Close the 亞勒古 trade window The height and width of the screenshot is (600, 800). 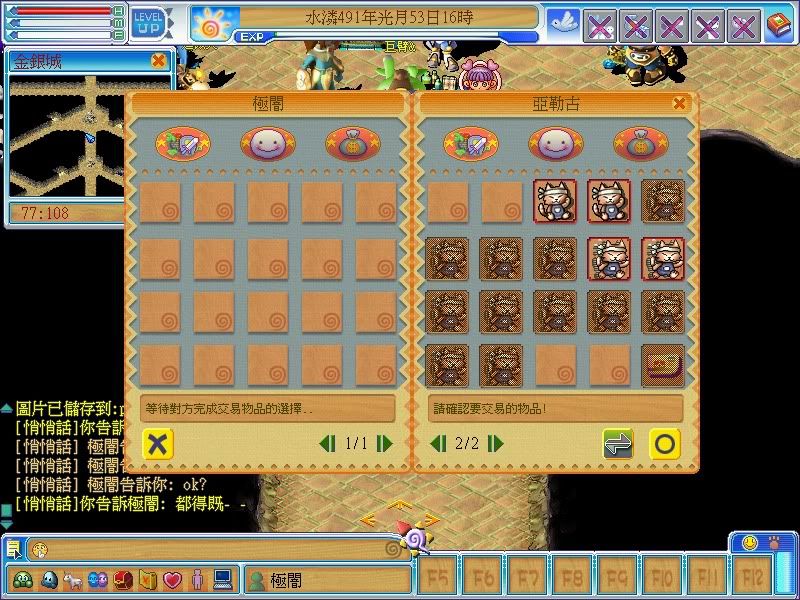click(680, 103)
